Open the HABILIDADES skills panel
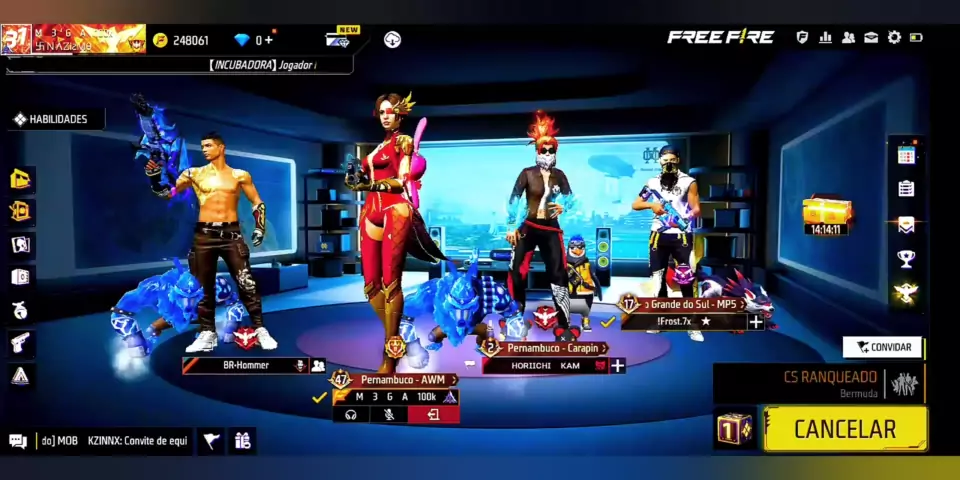The height and width of the screenshot is (480, 960). 57,119
